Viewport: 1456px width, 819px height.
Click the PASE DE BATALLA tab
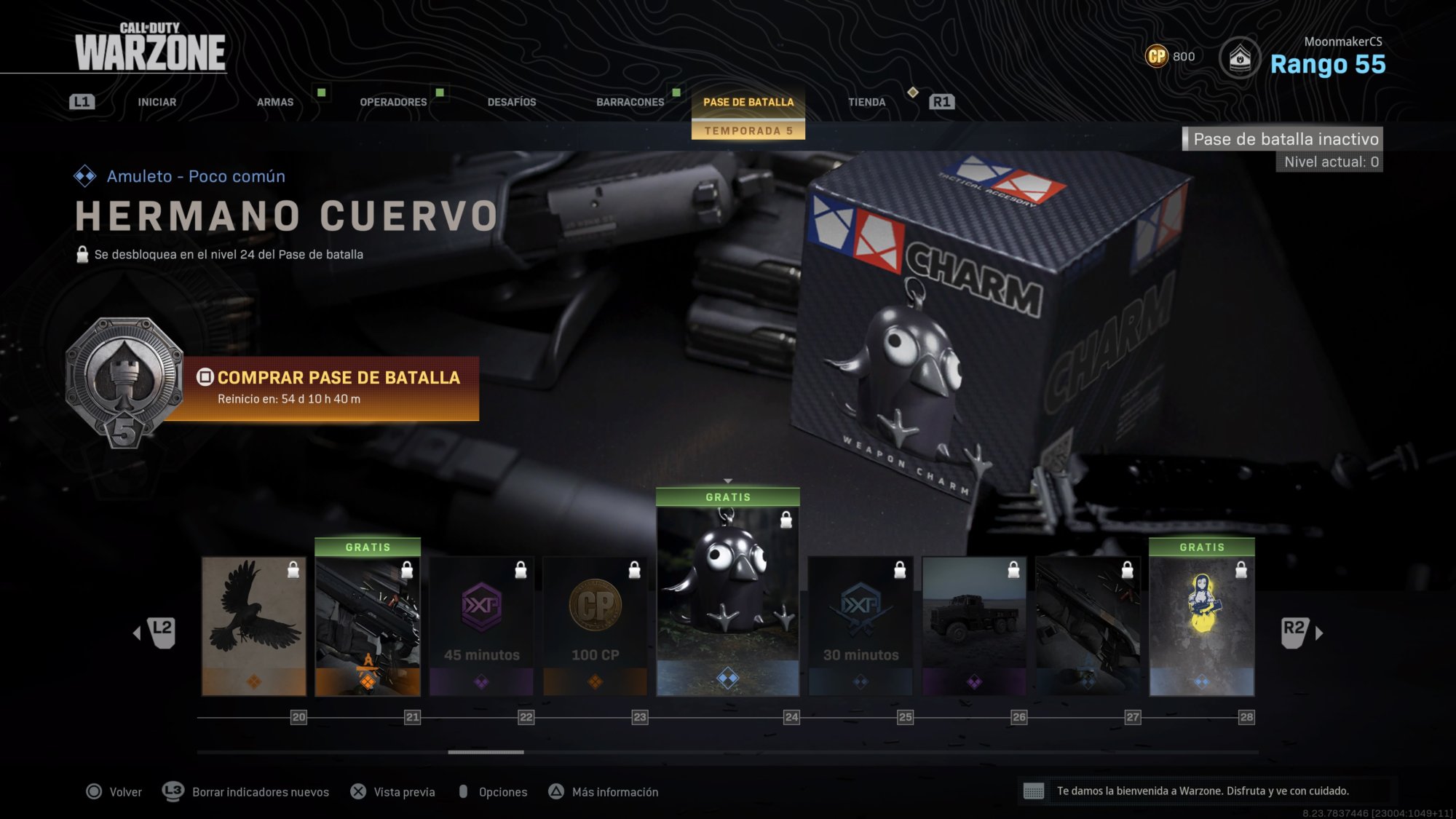coord(748,102)
